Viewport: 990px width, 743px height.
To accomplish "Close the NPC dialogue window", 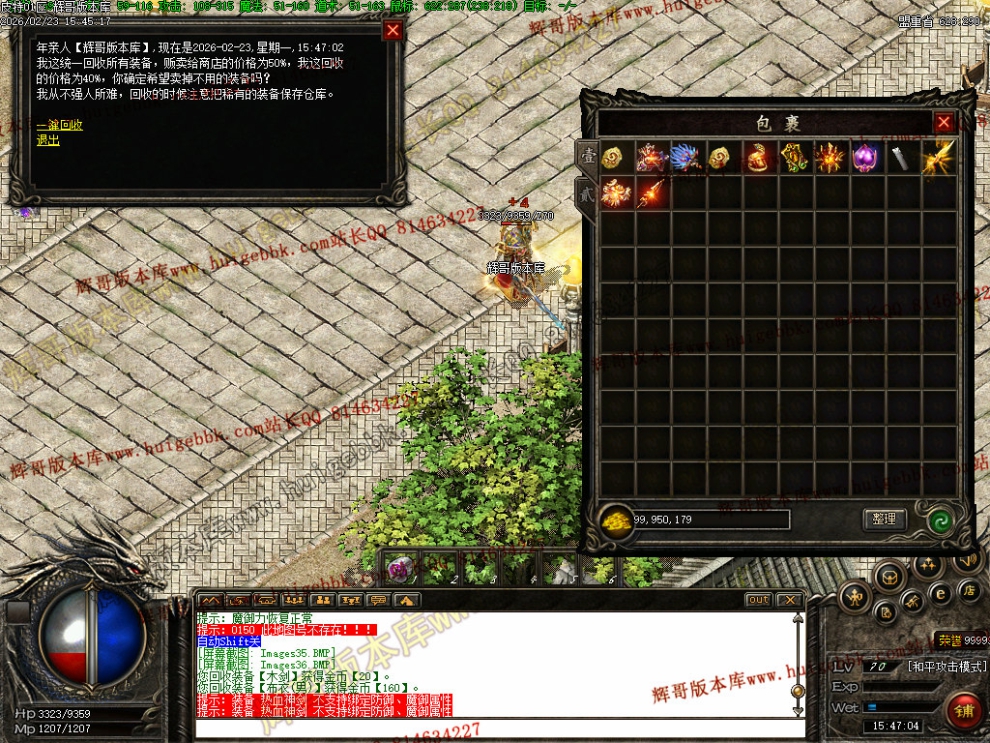I will 393,30.
